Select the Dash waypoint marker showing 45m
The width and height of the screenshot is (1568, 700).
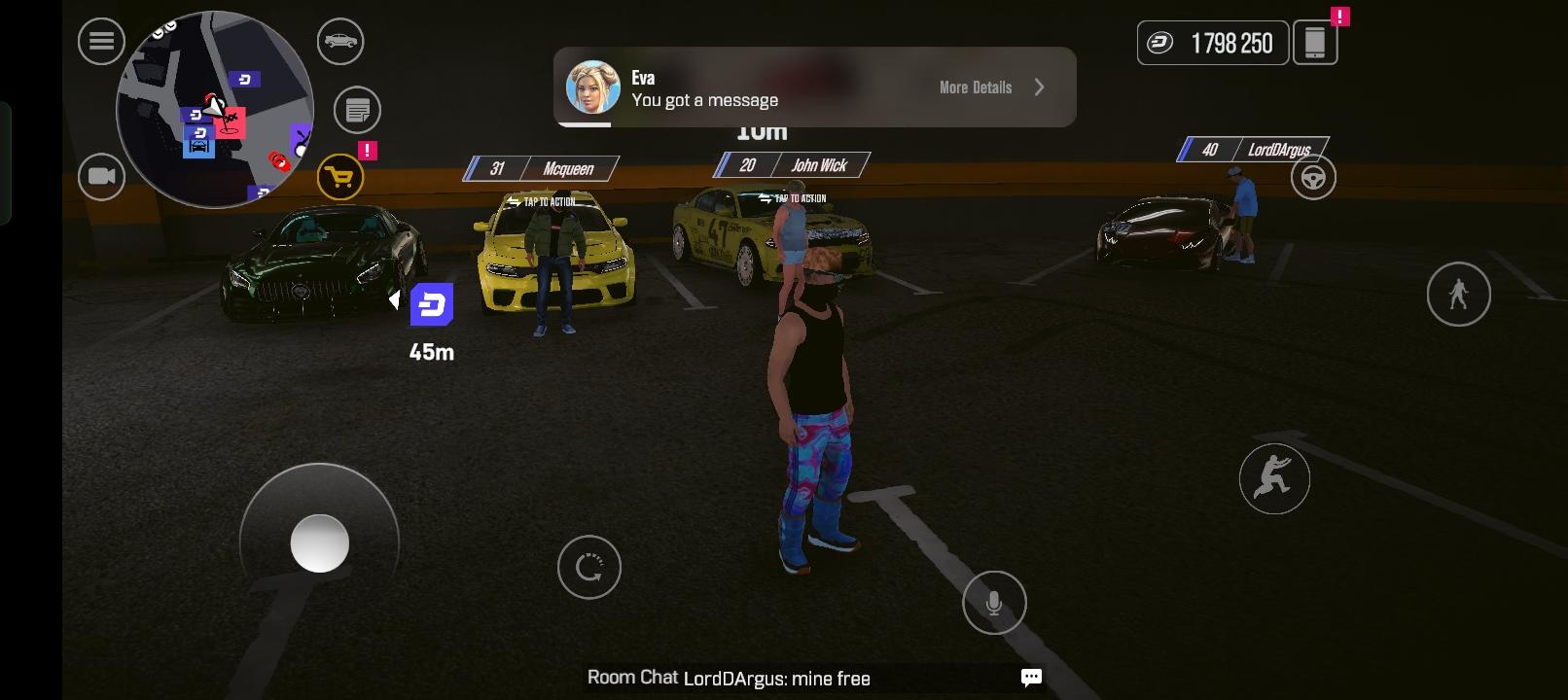click(x=433, y=306)
